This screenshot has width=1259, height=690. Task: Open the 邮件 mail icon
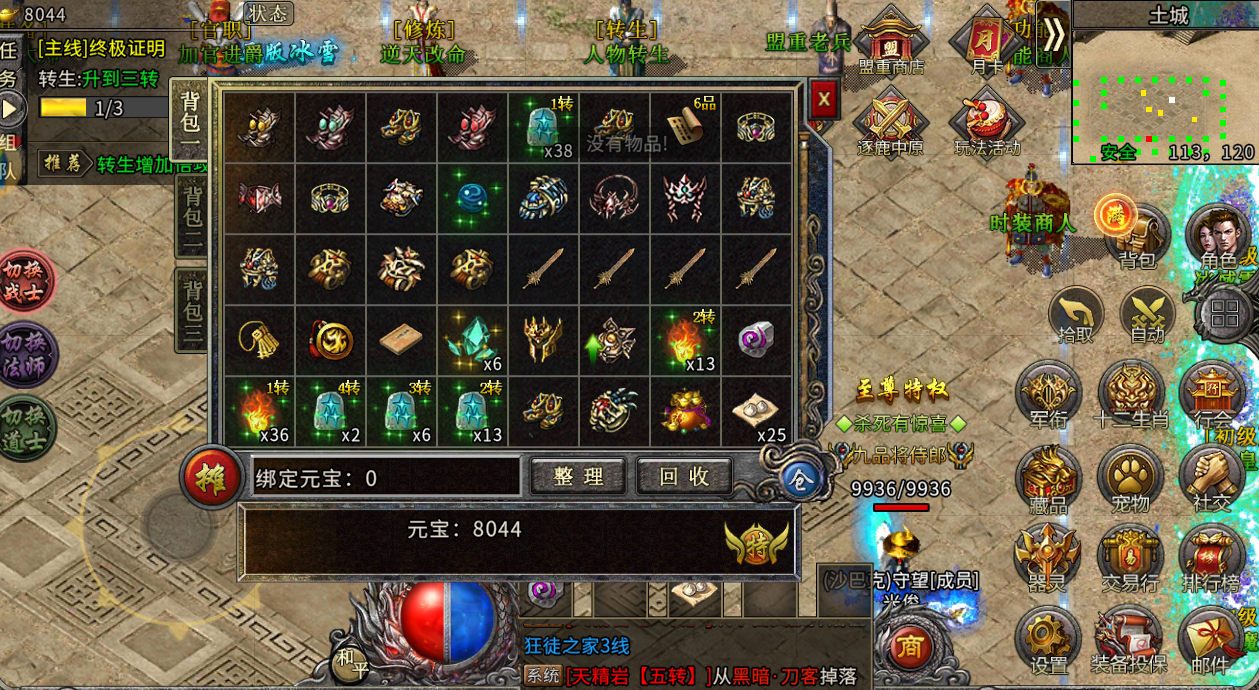point(1209,640)
